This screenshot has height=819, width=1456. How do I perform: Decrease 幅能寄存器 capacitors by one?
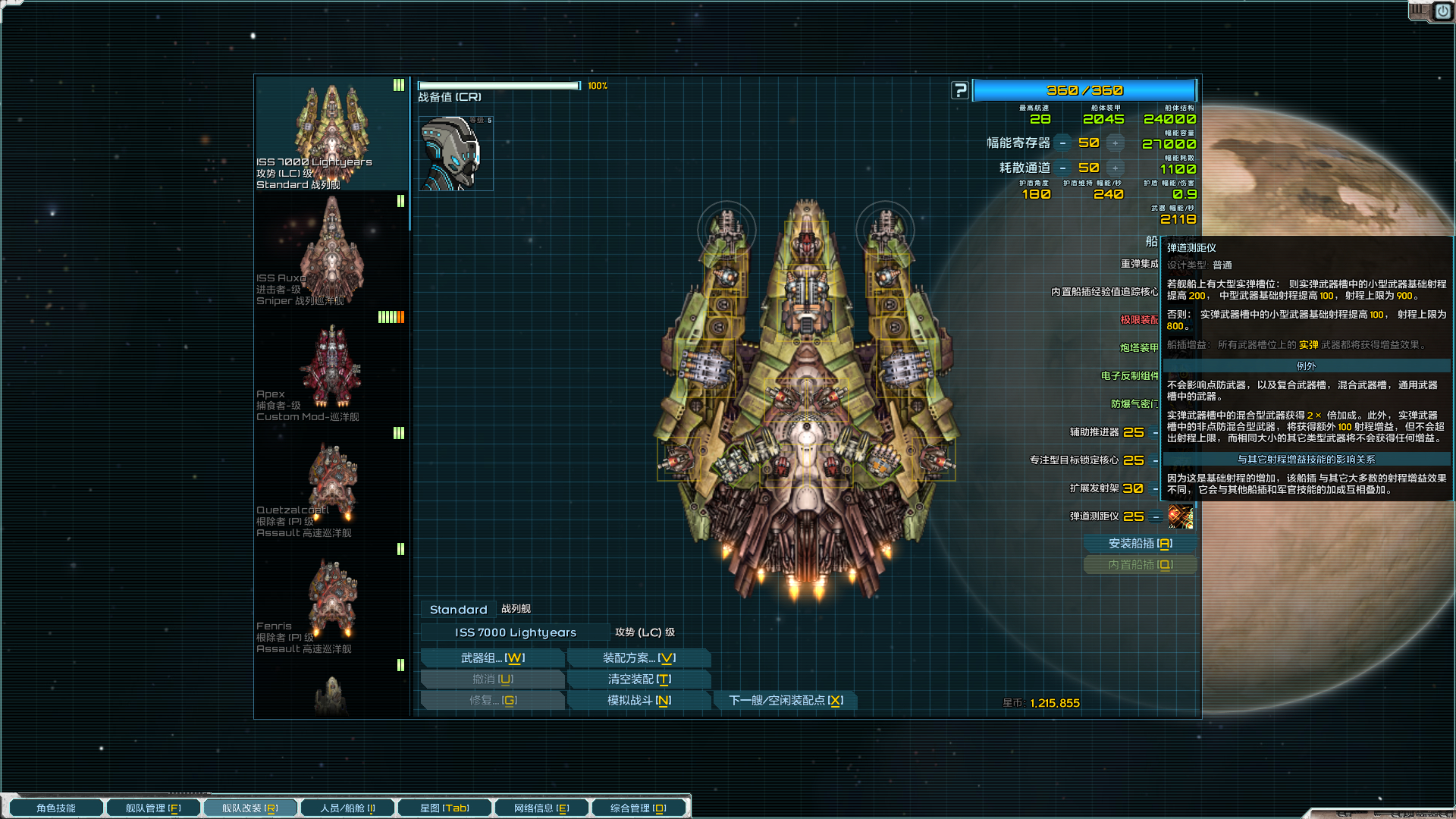(x=1063, y=143)
